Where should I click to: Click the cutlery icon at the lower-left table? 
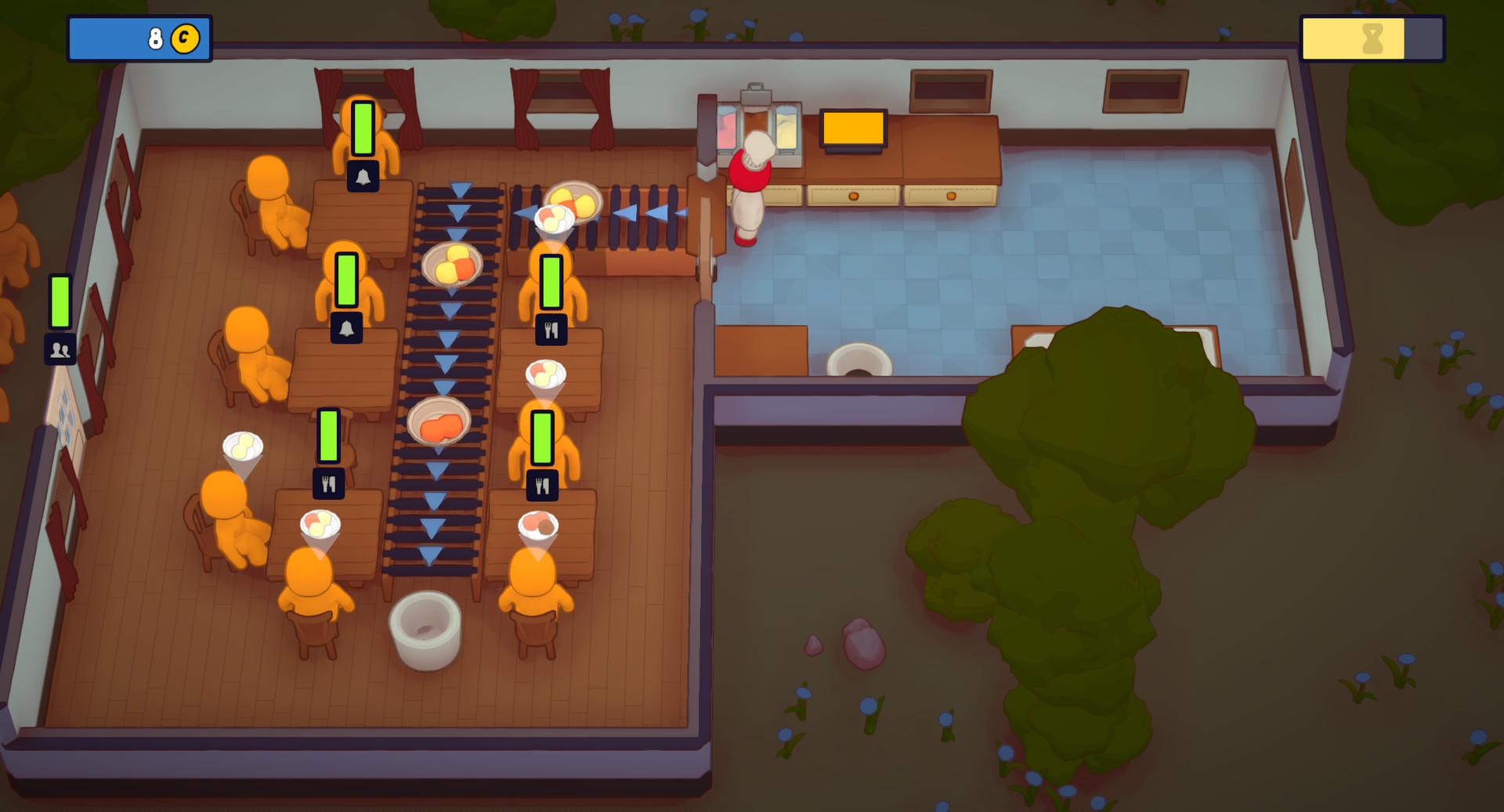click(327, 484)
